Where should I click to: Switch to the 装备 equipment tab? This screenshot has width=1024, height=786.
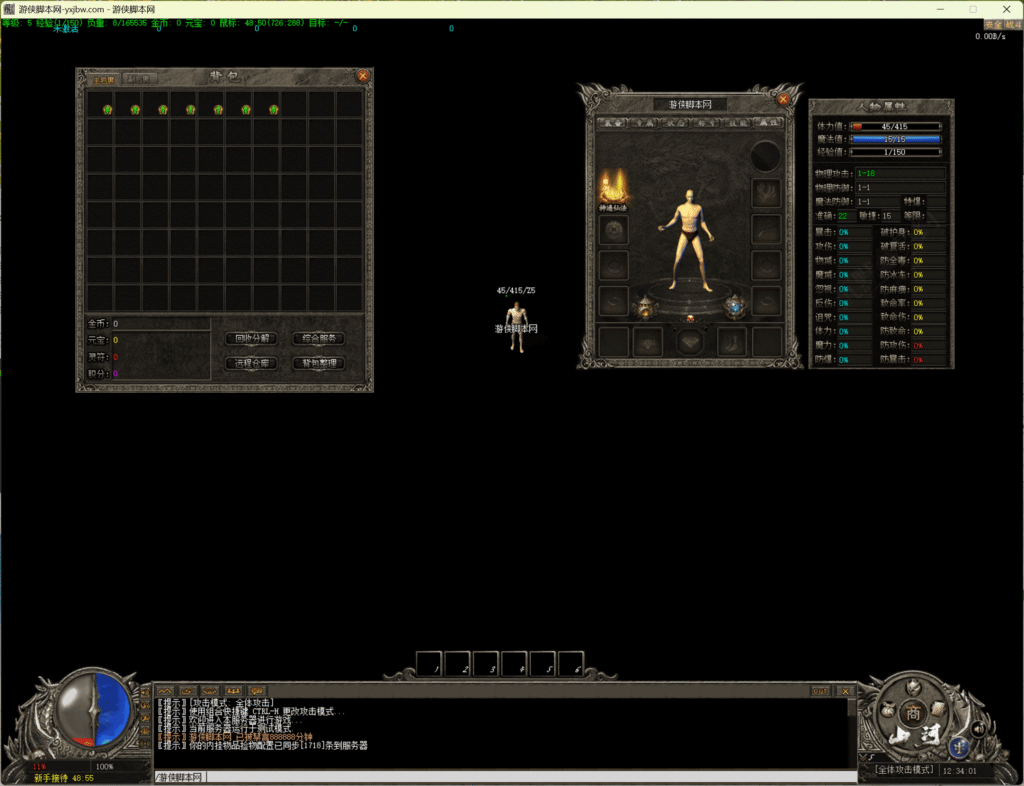[612, 123]
